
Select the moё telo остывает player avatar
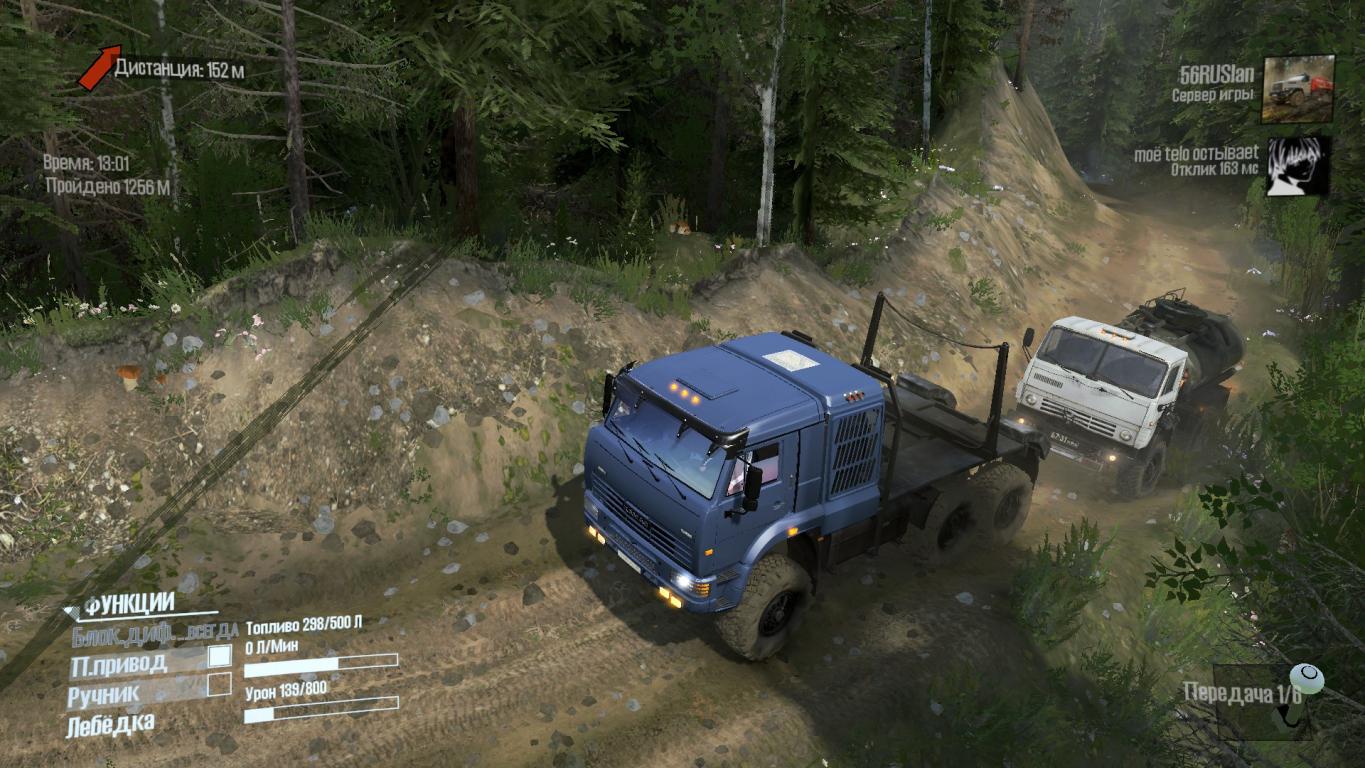[1298, 166]
